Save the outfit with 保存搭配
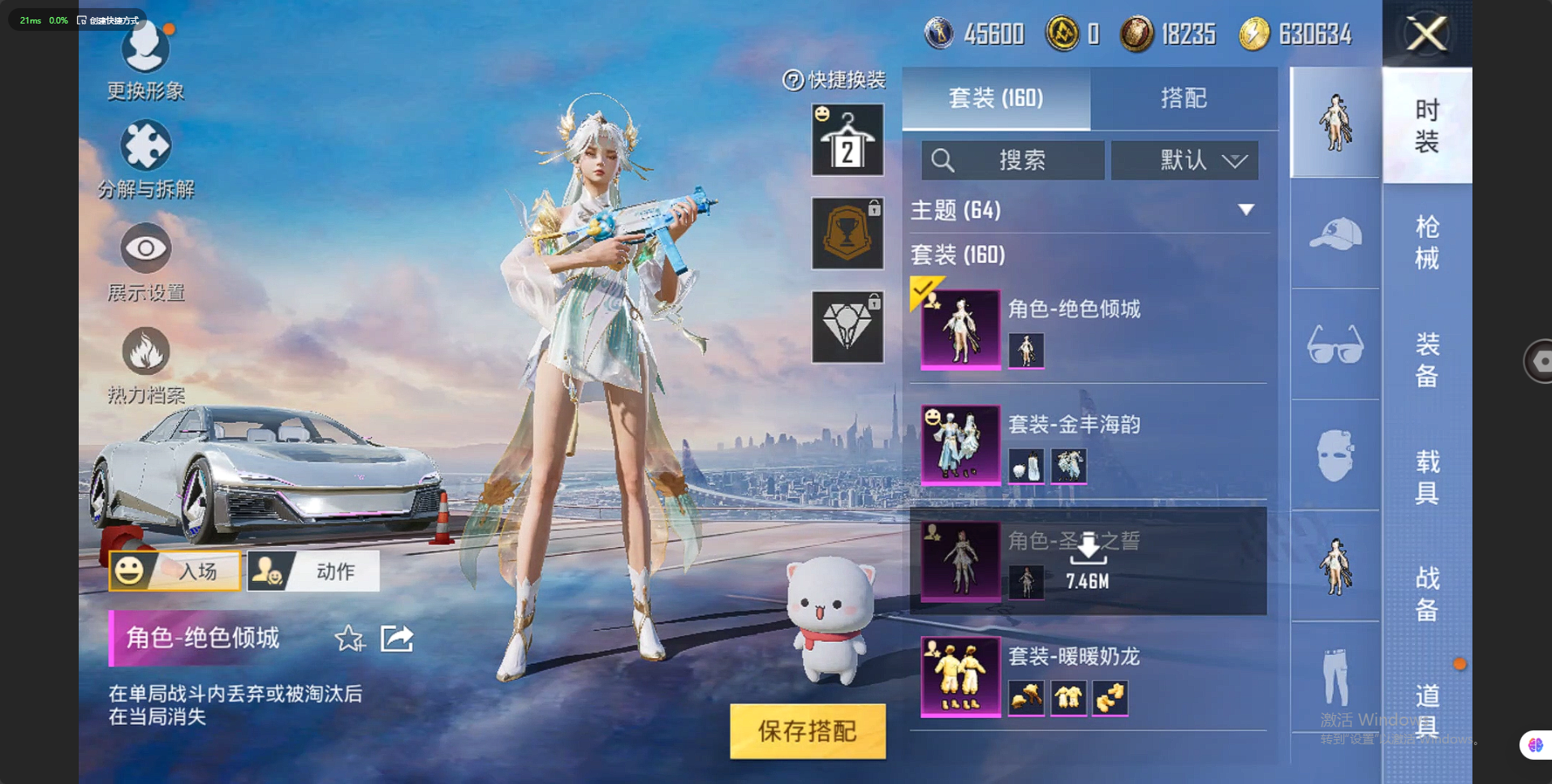 (807, 730)
